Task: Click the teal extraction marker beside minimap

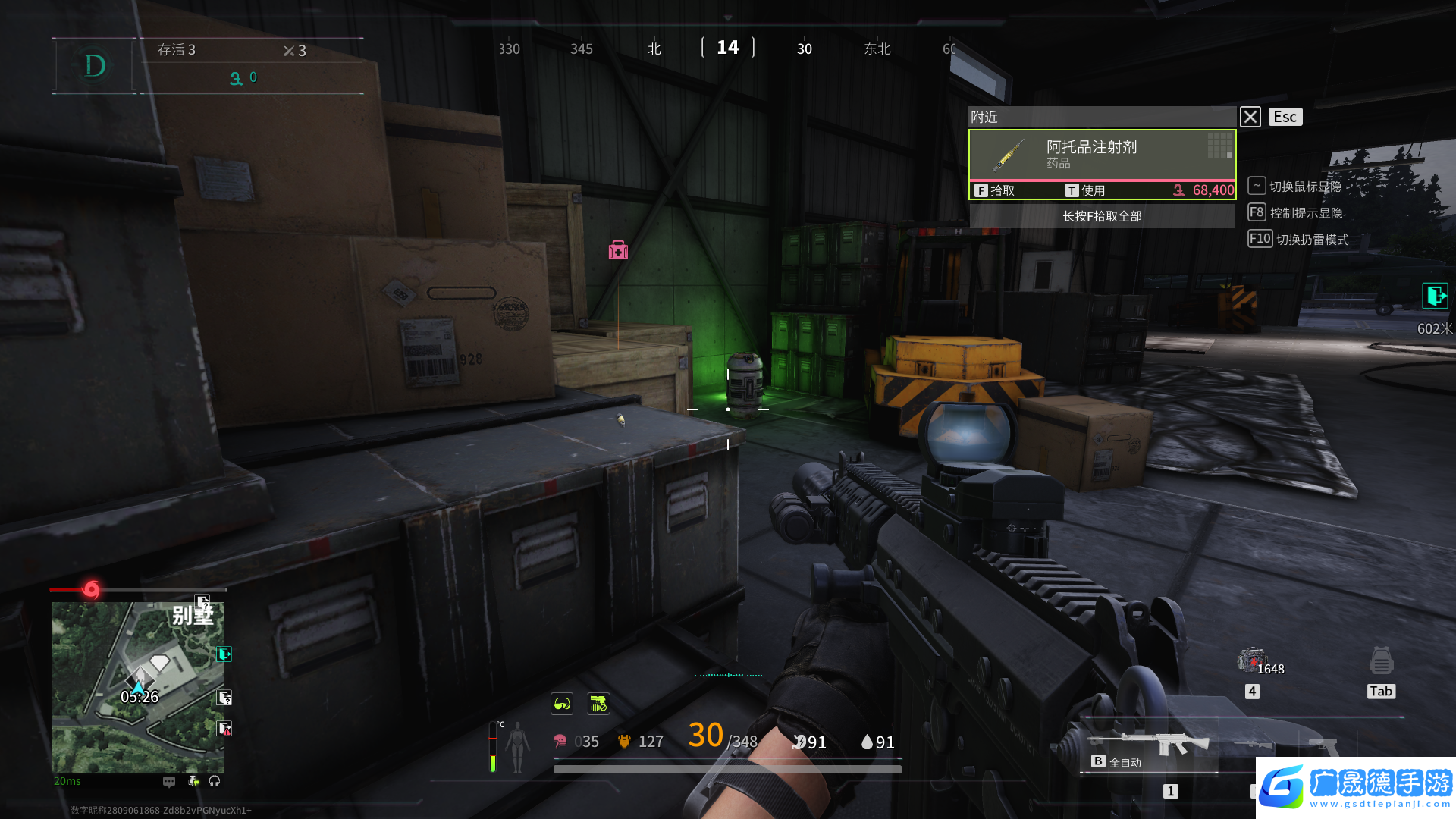Action: click(x=224, y=654)
